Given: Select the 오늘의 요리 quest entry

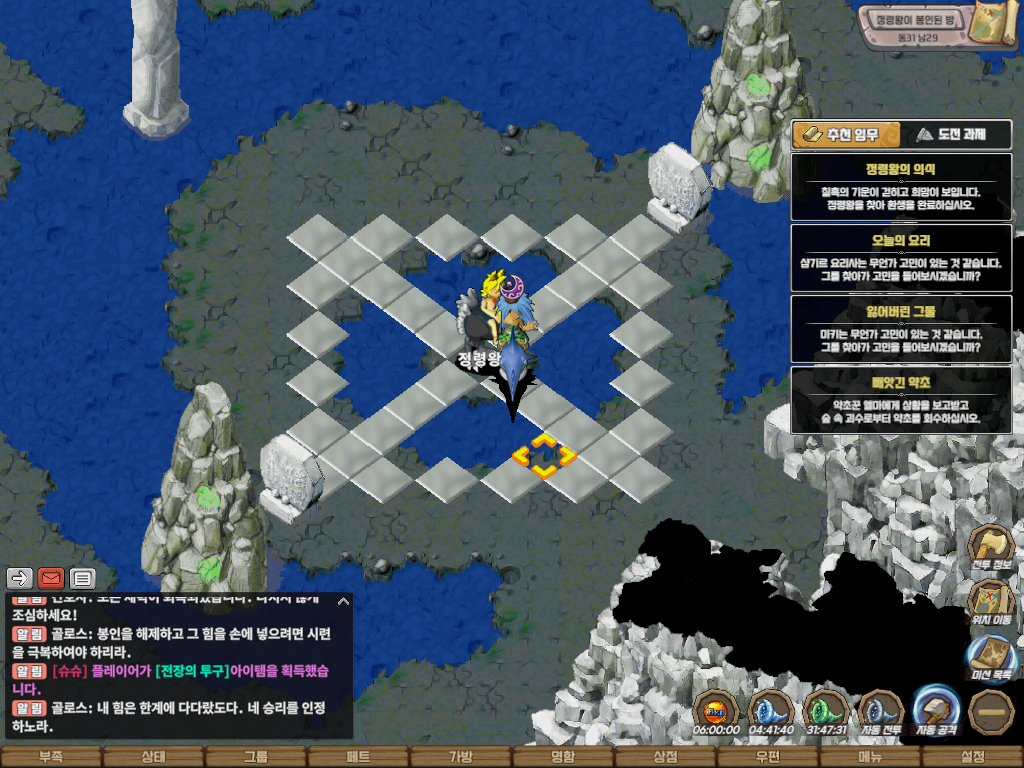Looking at the screenshot, I should [x=900, y=258].
